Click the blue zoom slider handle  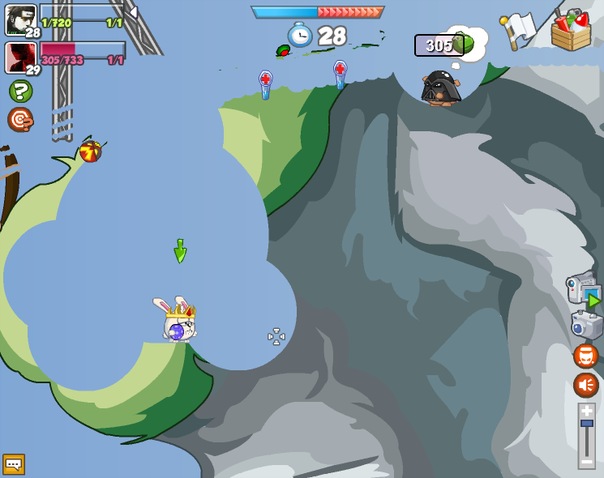tap(586, 424)
